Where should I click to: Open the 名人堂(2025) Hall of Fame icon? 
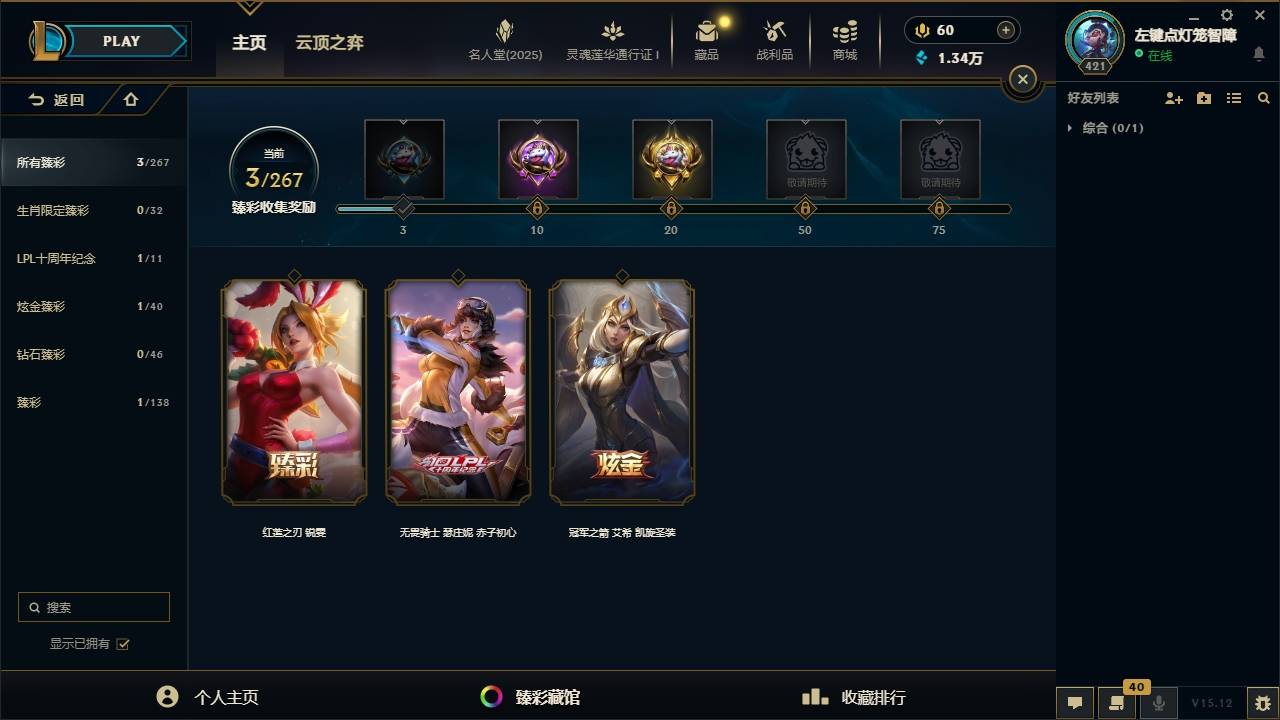504,40
